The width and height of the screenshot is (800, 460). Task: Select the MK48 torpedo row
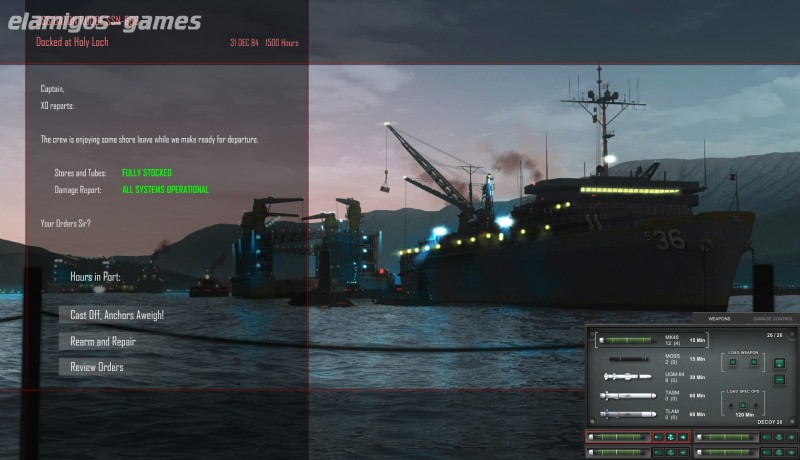652,340
